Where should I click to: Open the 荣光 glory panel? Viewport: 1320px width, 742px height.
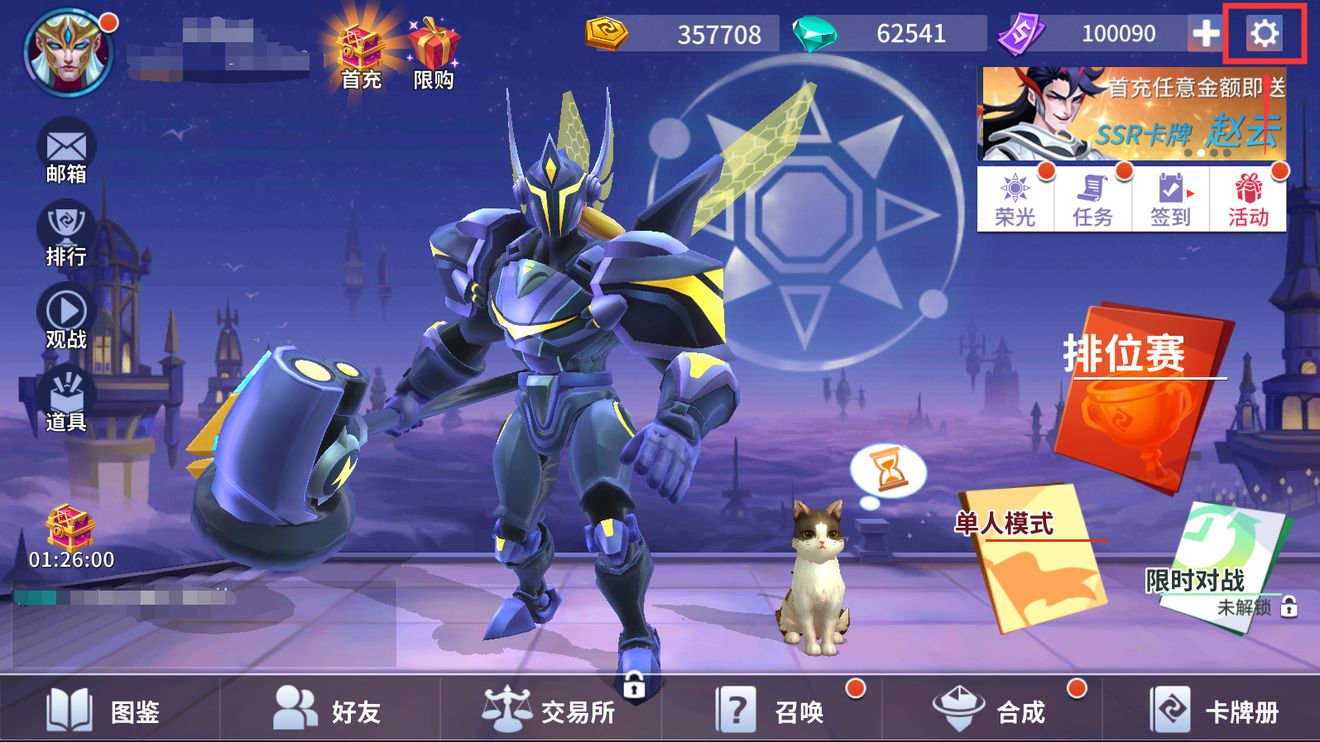[1015, 199]
